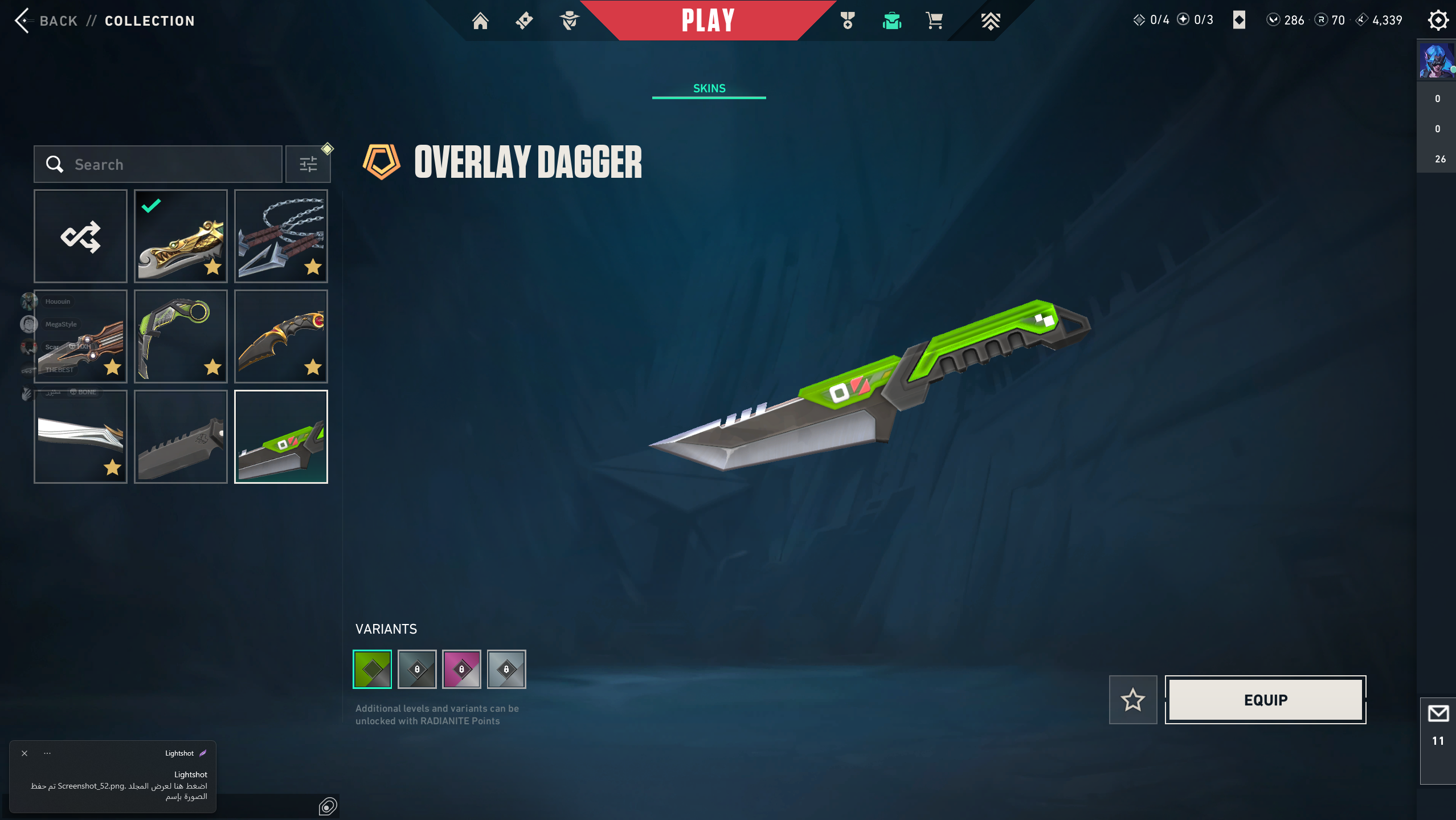Choose the default dark tactical knife
This screenshot has width=1456, height=820.
(x=181, y=437)
